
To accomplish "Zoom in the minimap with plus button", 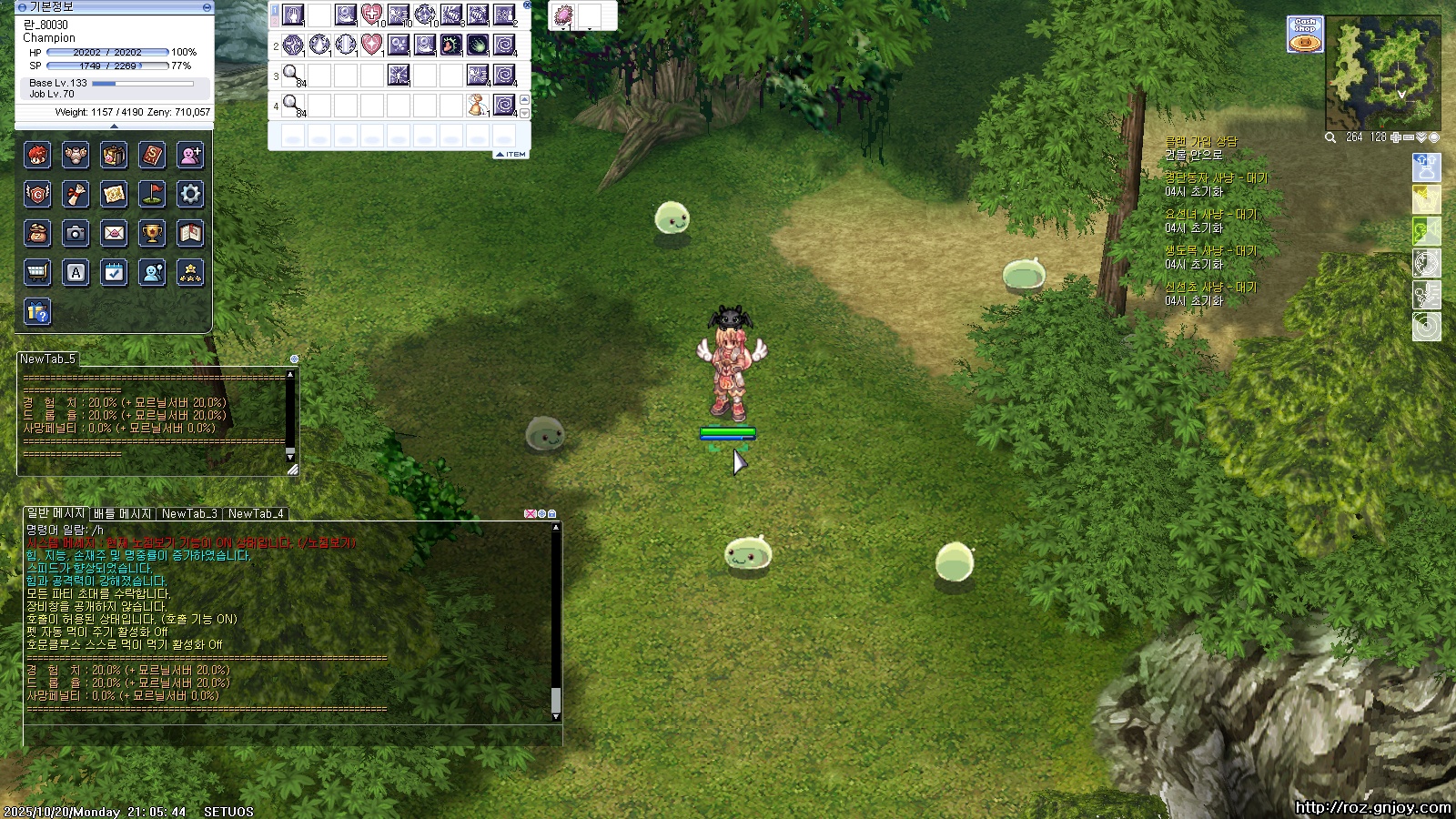I will [1396, 137].
